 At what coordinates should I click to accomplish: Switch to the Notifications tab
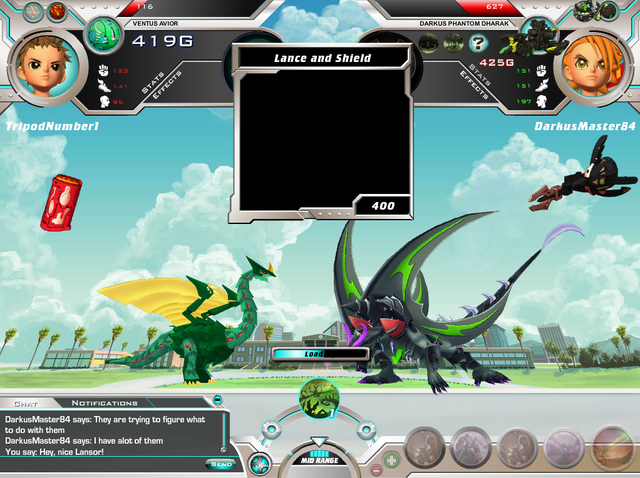click(x=103, y=403)
